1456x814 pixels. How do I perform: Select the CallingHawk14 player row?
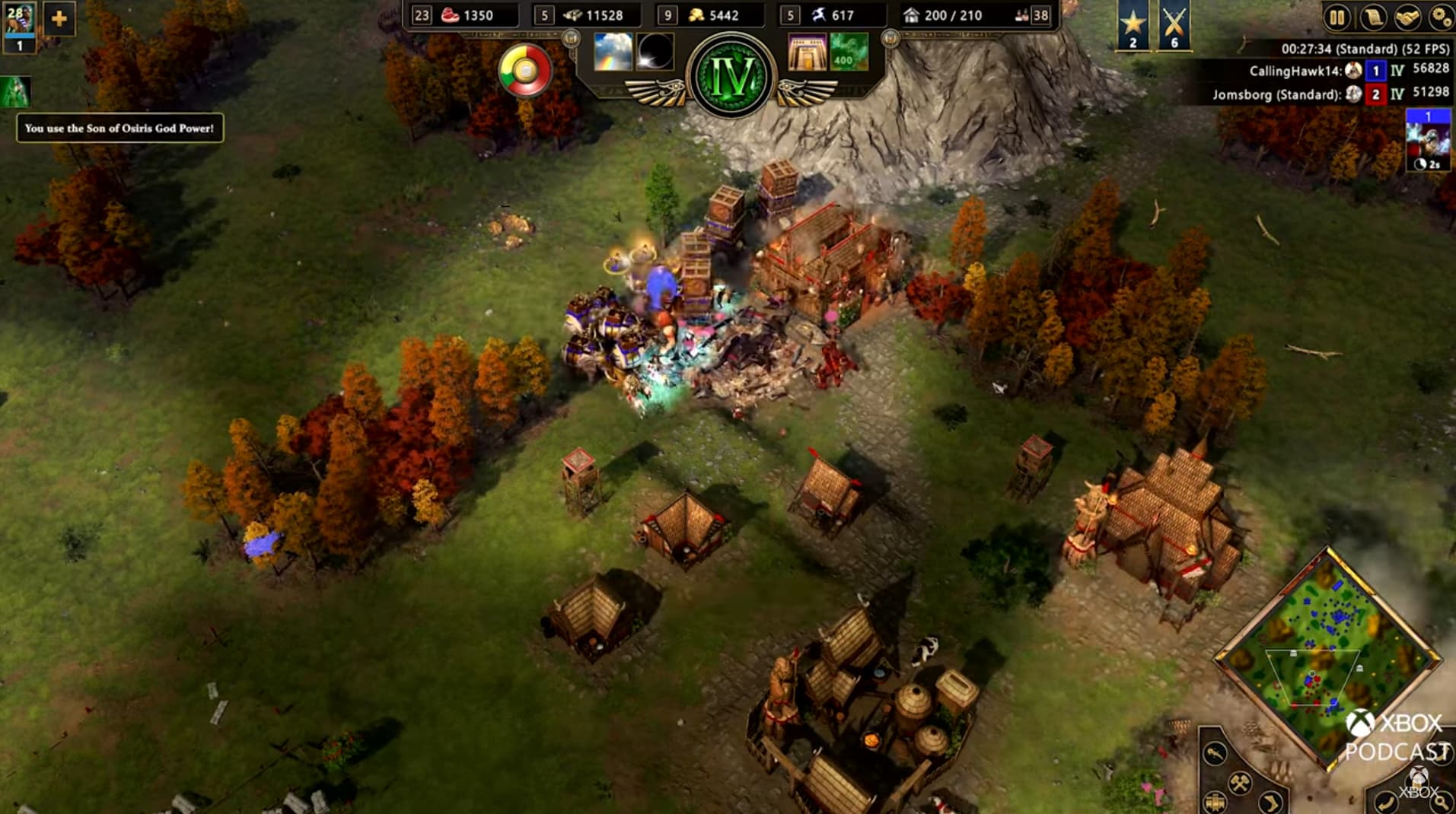[1347, 71]
